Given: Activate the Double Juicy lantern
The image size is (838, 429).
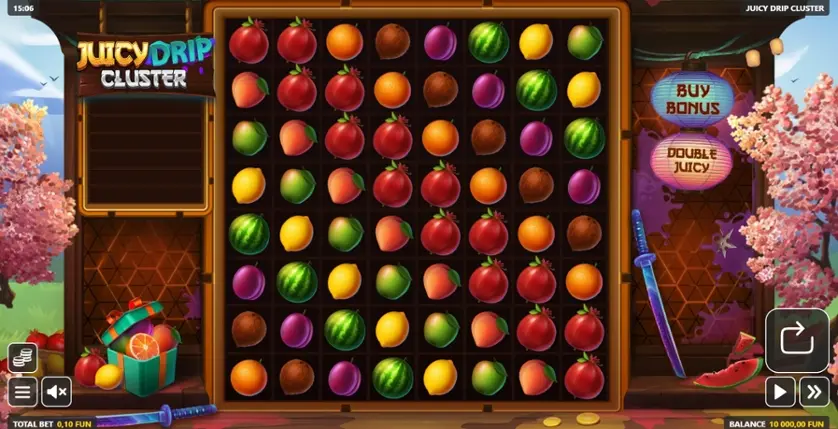Looking at the screenshot, I should click(x=692, y=161).
